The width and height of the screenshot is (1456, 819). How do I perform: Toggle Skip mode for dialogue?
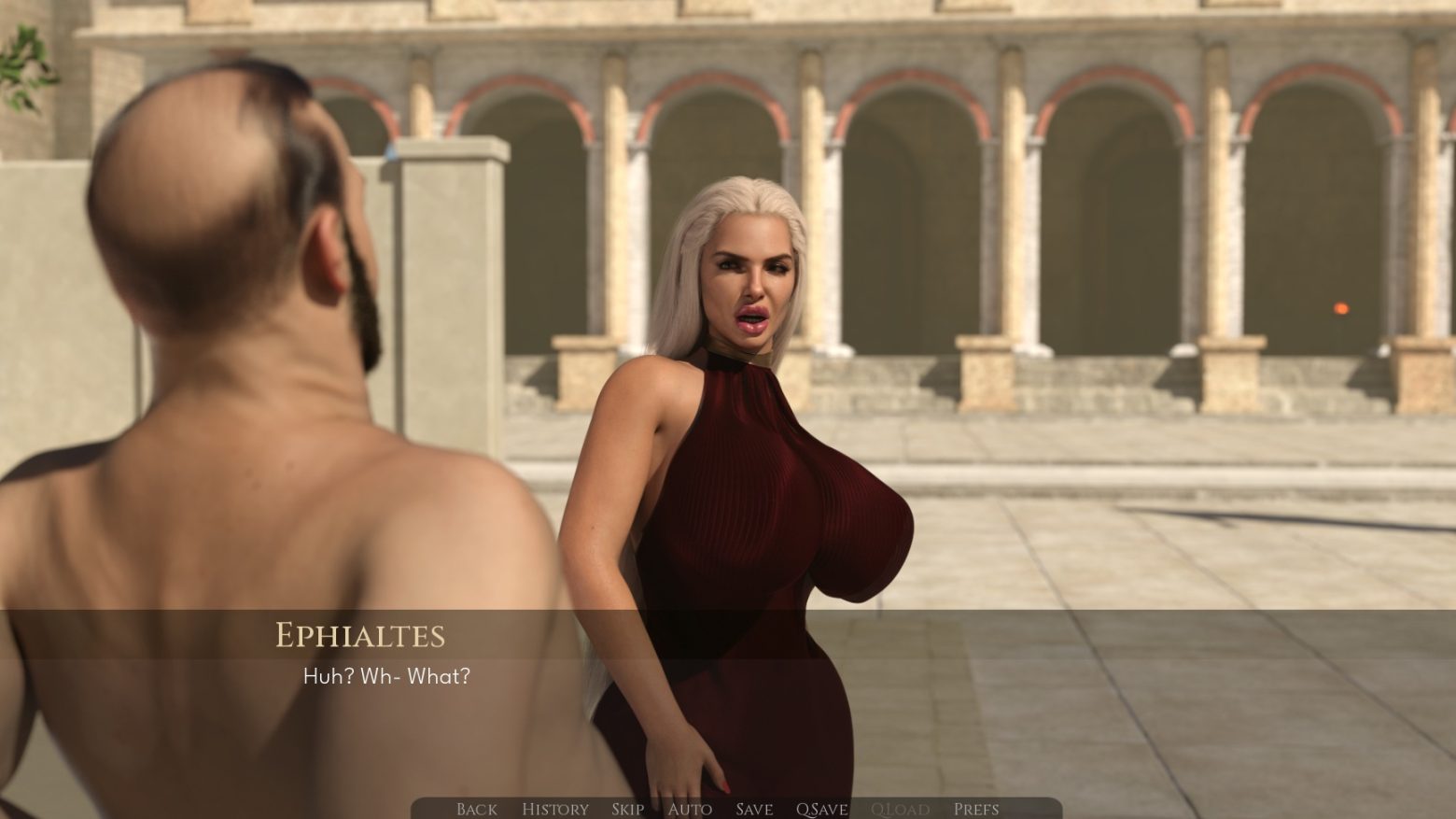point(628,809)
